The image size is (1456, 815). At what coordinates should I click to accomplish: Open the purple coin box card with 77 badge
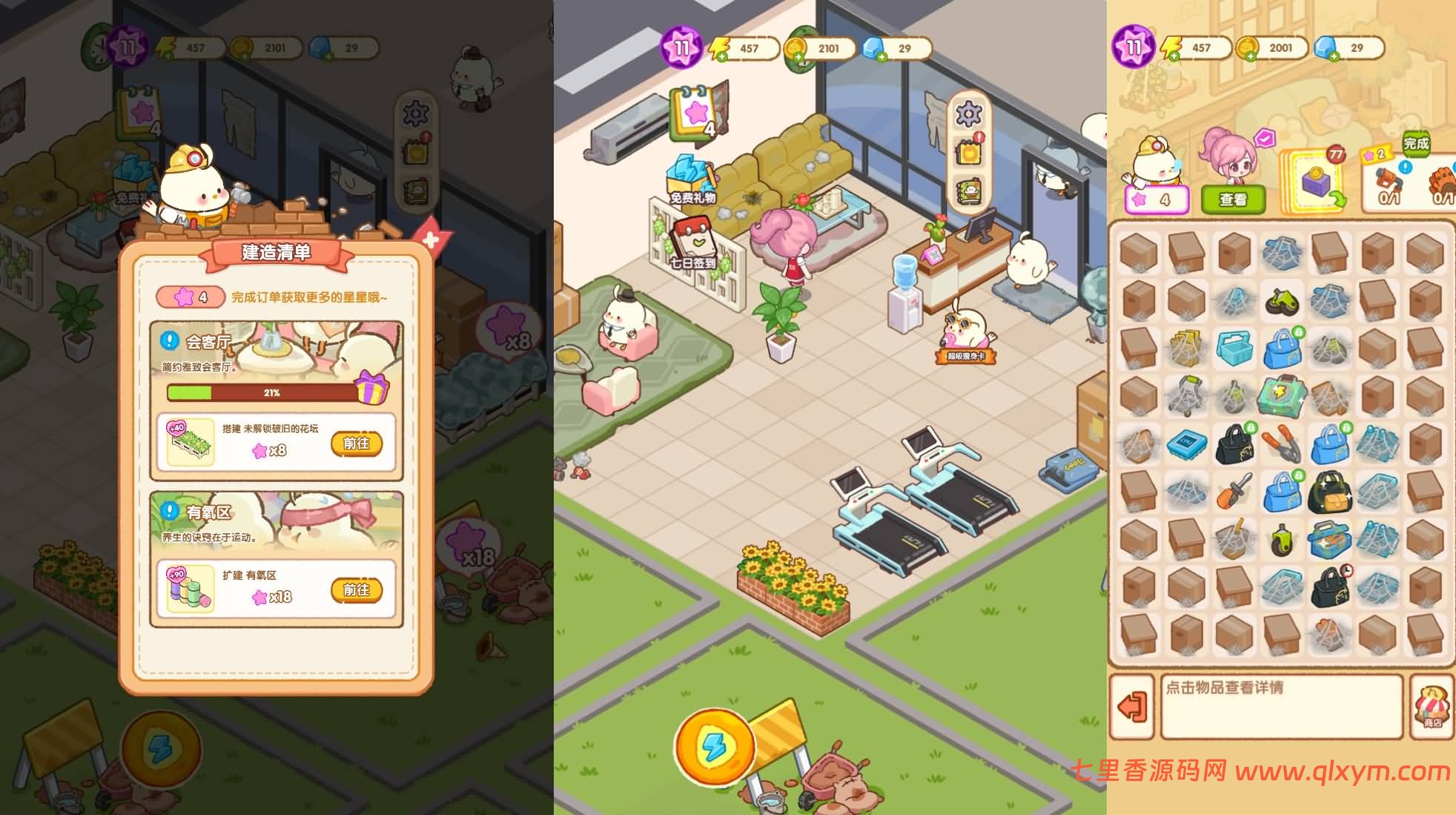point(1315,184)
